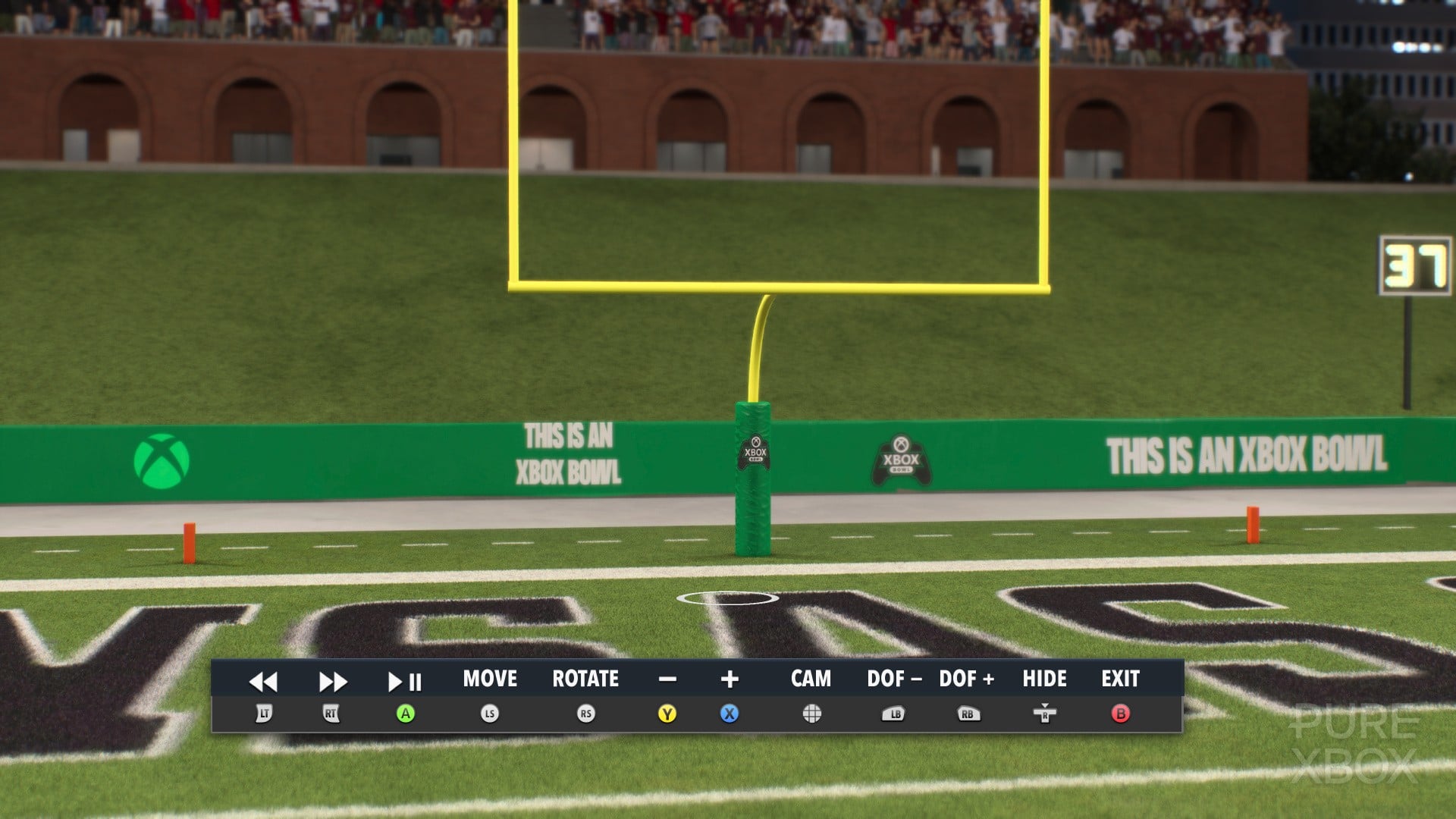Fast-forward the replay footage
This screenshot has height=819, width=1456.
(x=332, y=682)
